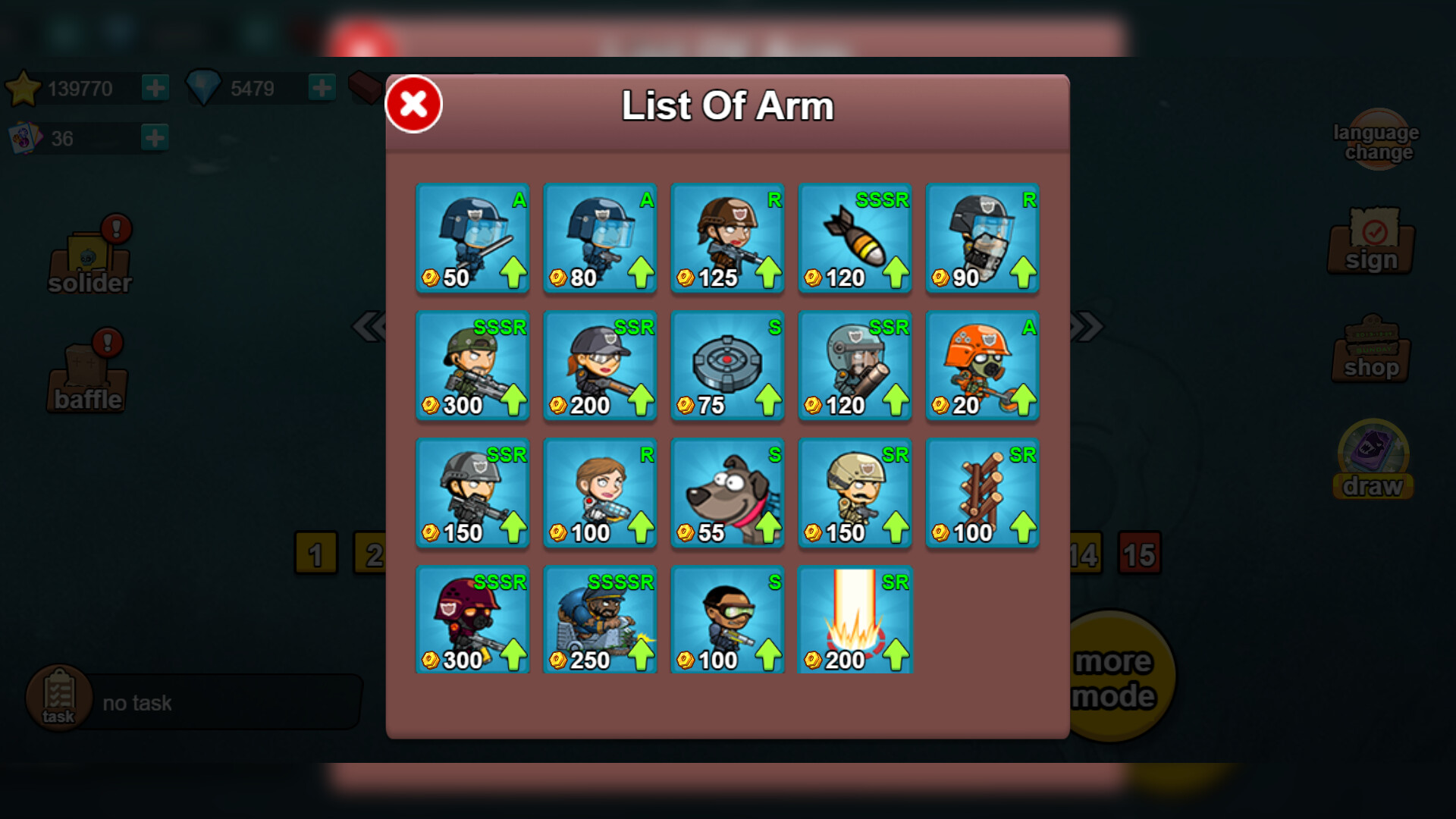Click the plus beside the cards count 36
This screenshot has height=819, width=1456.
(155, 137)
